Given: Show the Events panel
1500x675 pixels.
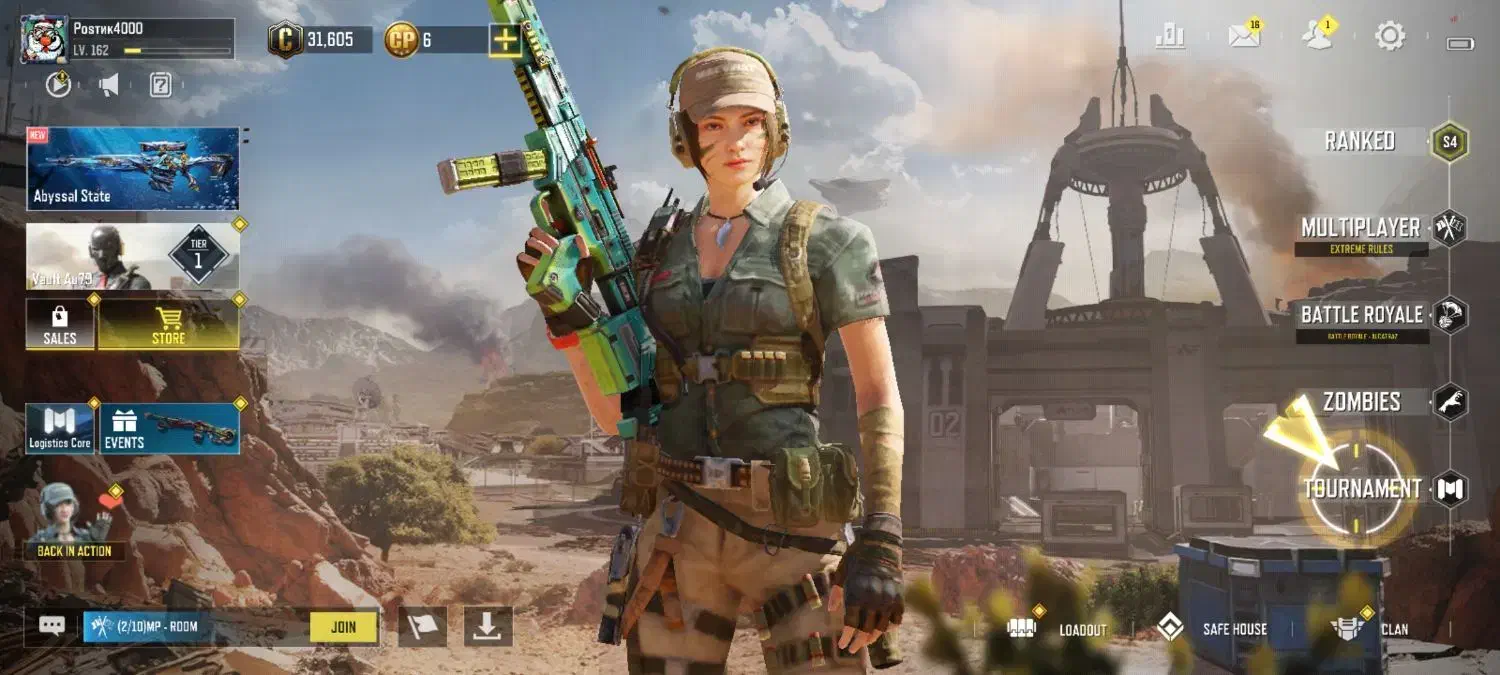Looking at the screenshot, I should [x=169, y=429].
